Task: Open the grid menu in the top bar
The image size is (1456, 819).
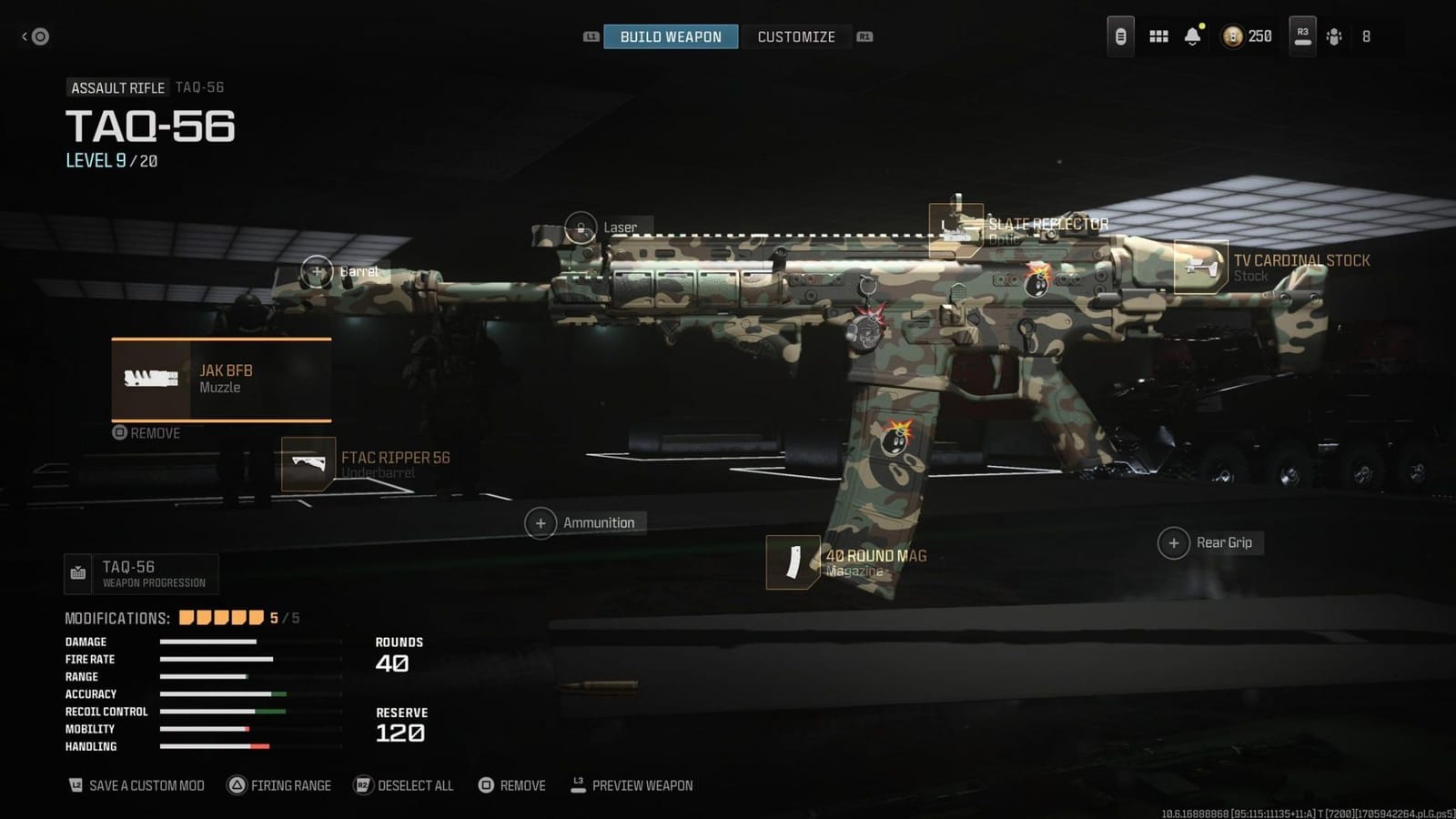Action: 1158,36
